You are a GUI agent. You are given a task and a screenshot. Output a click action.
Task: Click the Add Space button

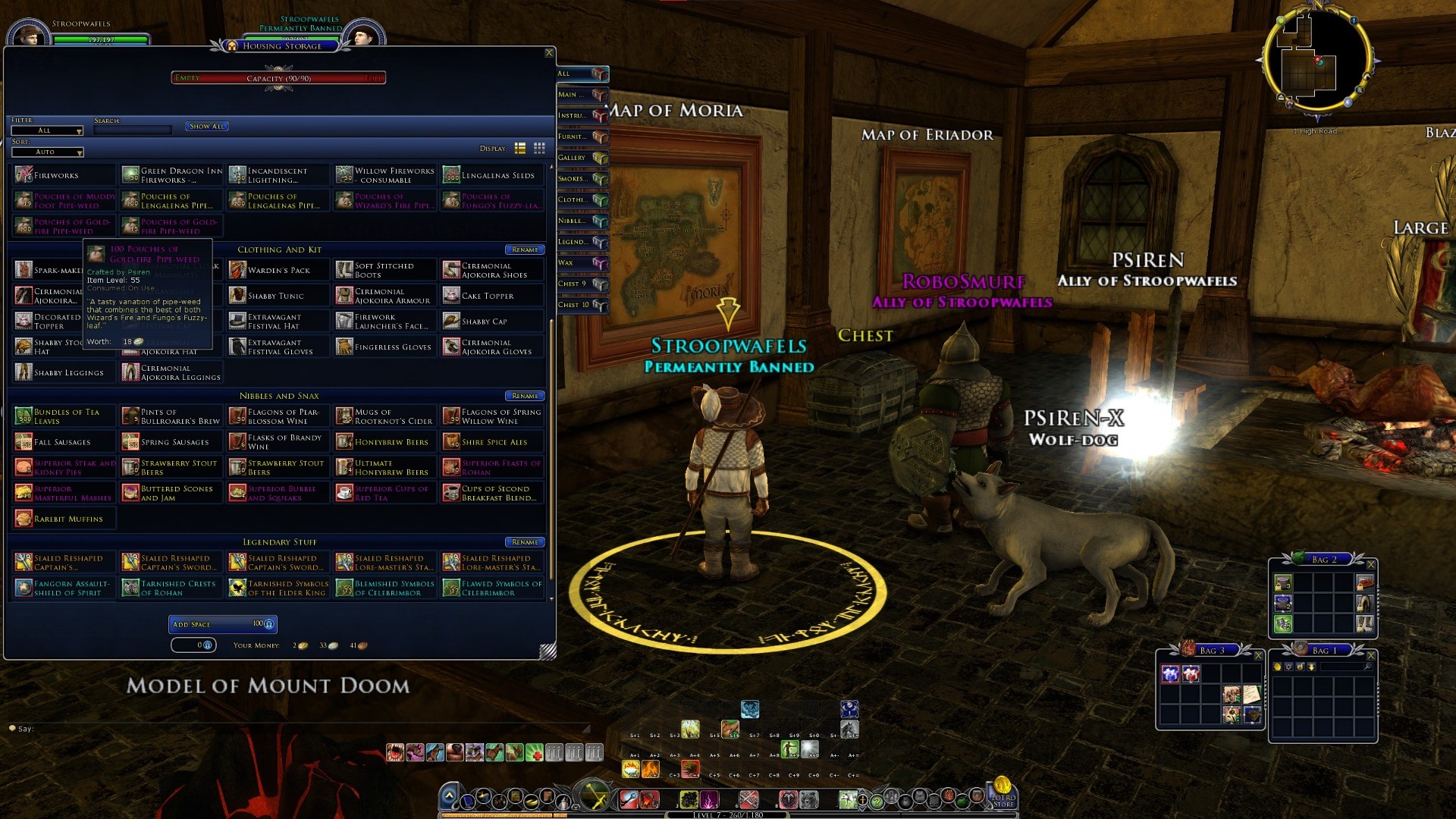[222, 624]
